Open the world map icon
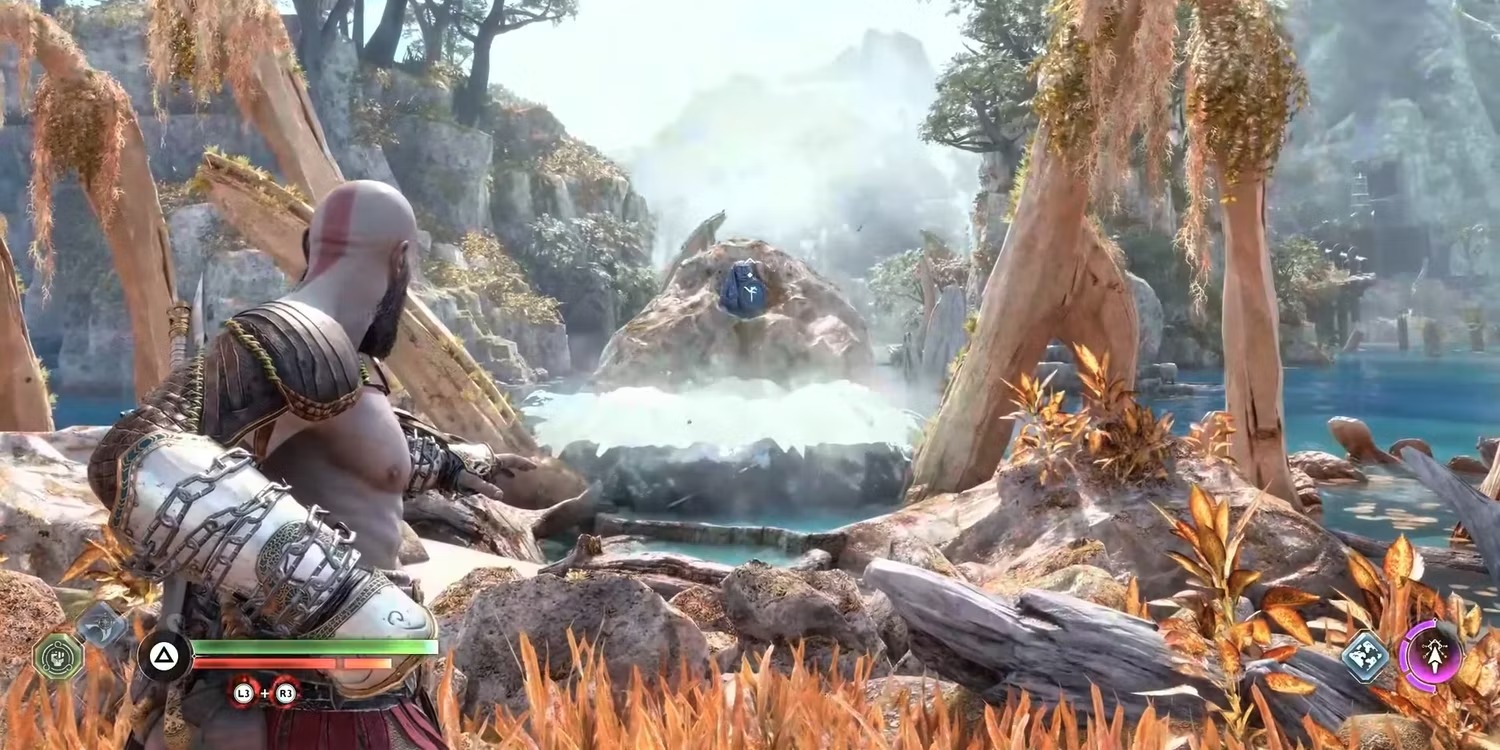 pyautogui.click(x=1367, y=655)
